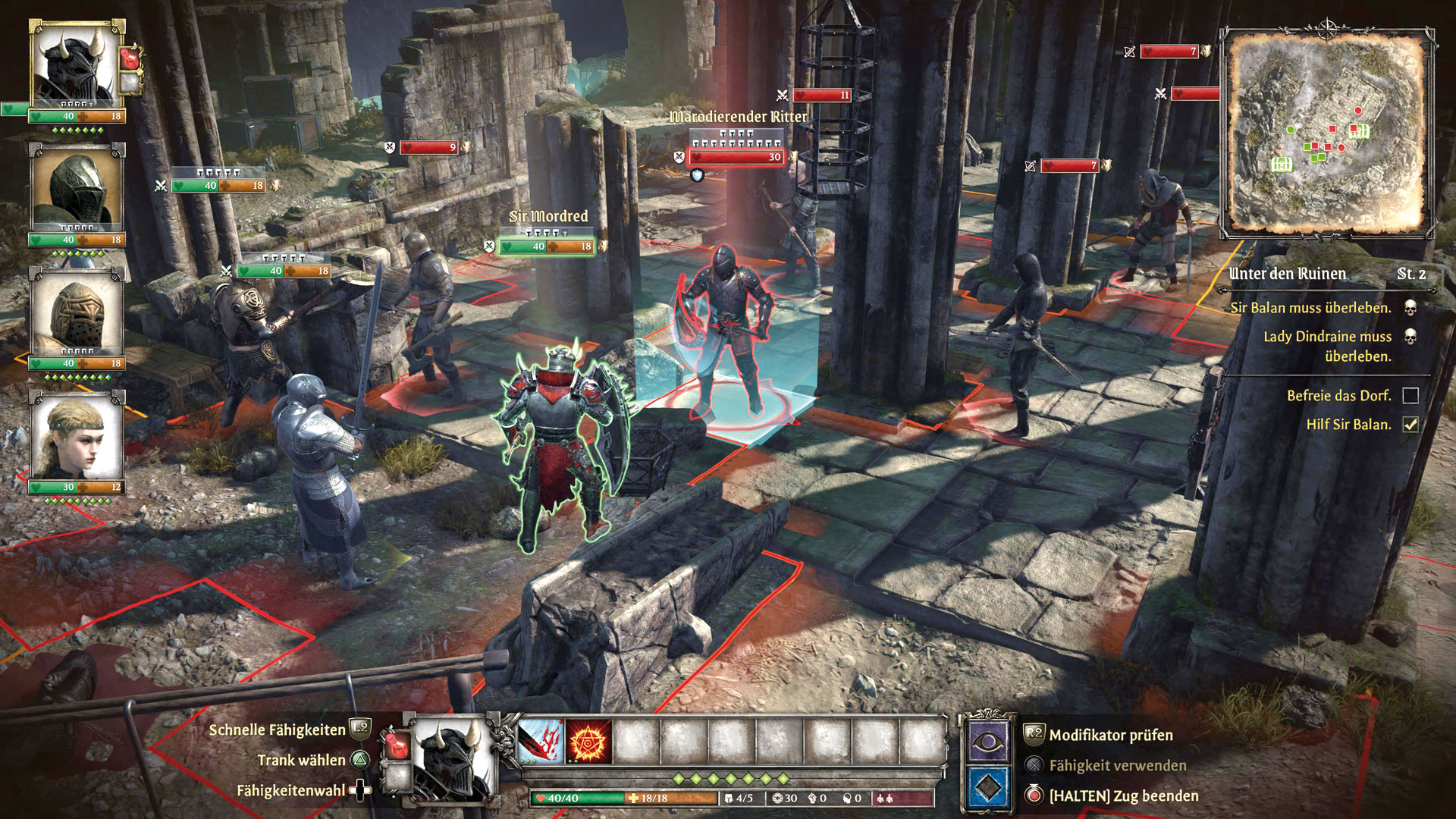This screenshot has height=819, width=1456.
Task: Click the Befreie das Dorf objective
Action: pyautogui.click(x=1338, y=396)
